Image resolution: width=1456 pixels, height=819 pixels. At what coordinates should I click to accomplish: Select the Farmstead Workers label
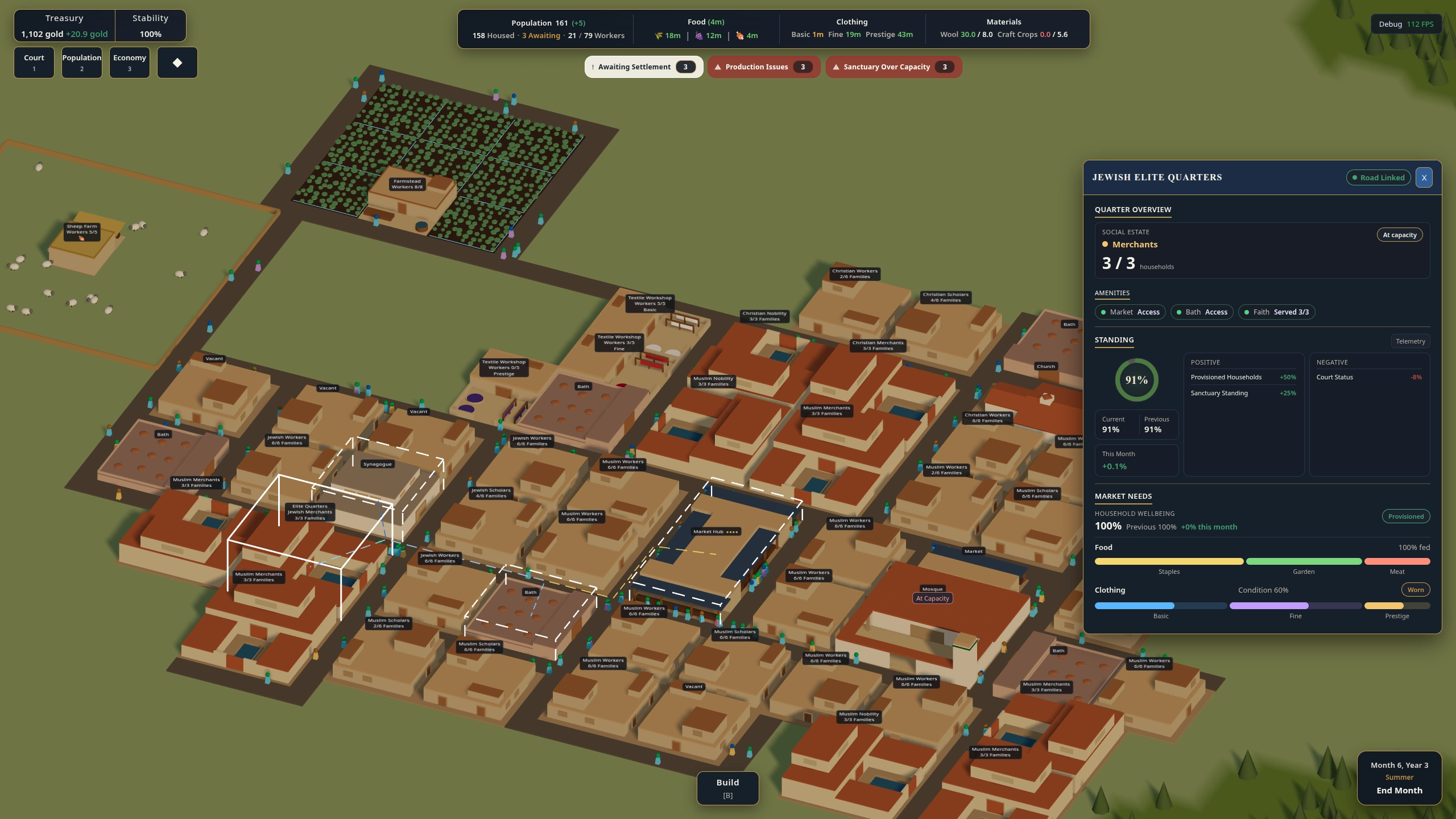pyautogui.click(x=407, y=184)
